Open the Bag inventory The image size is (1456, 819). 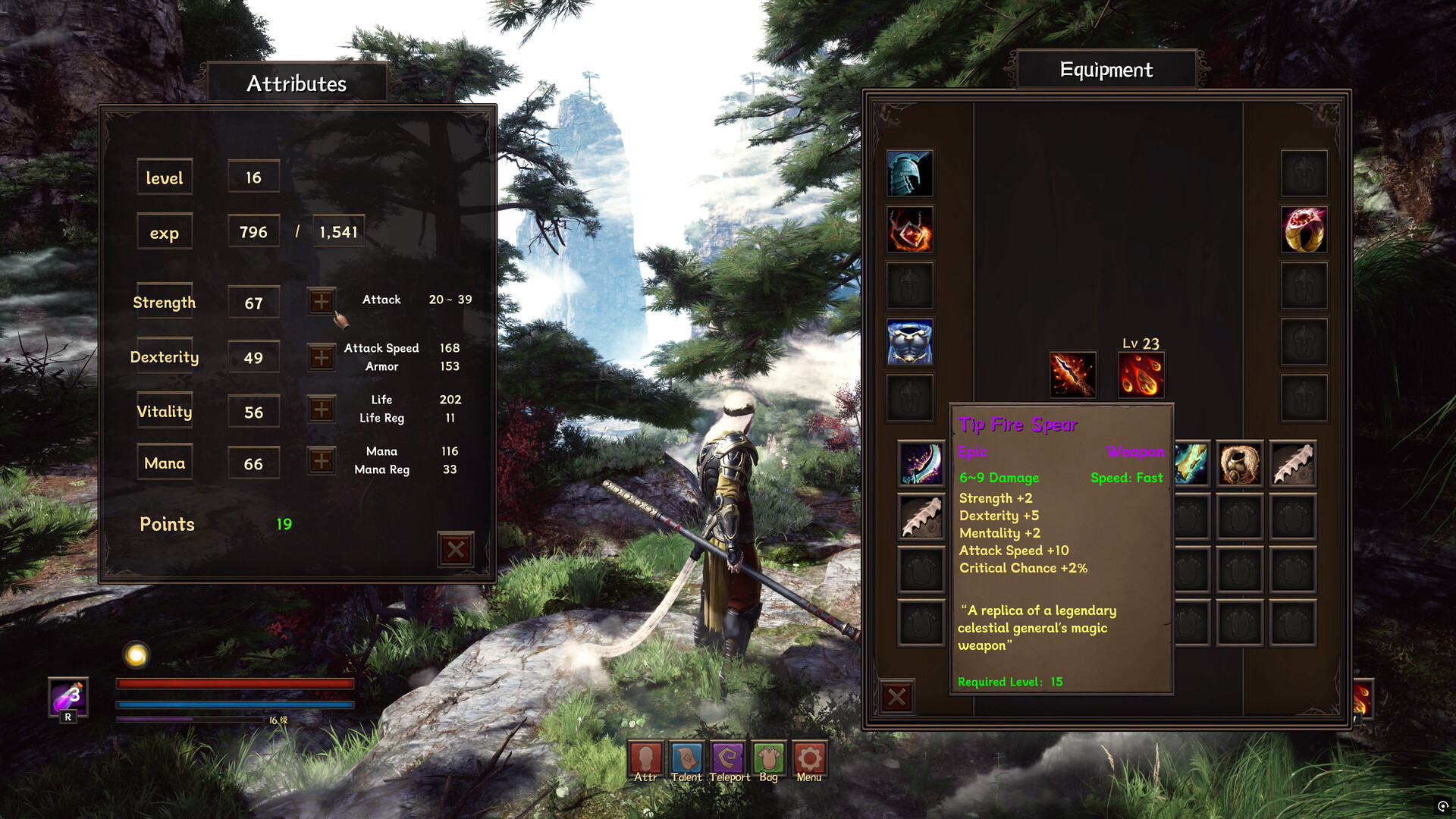769,761
